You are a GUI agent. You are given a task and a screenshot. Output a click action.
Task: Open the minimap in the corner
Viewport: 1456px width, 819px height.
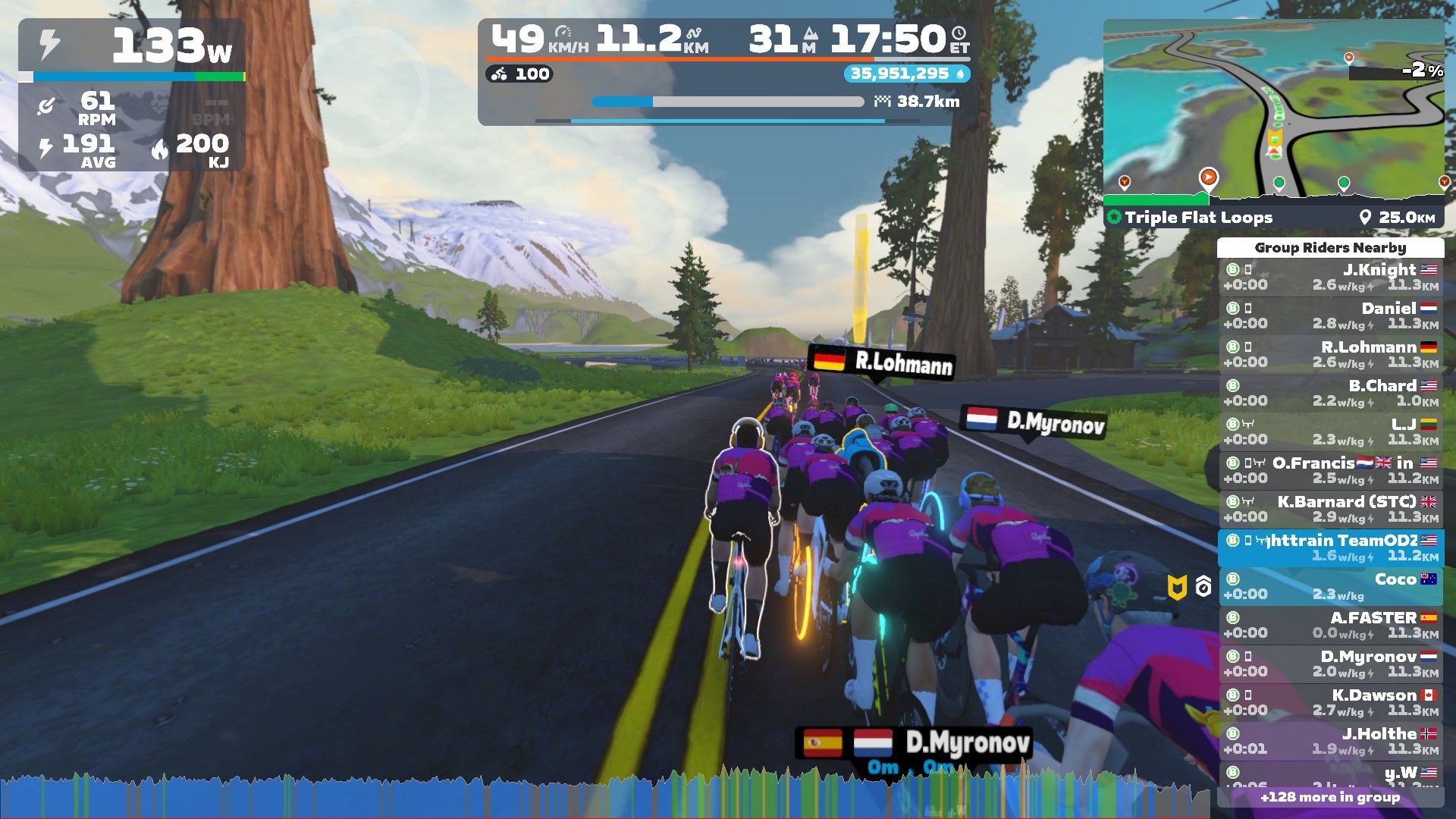click(x=1272, y=110)
